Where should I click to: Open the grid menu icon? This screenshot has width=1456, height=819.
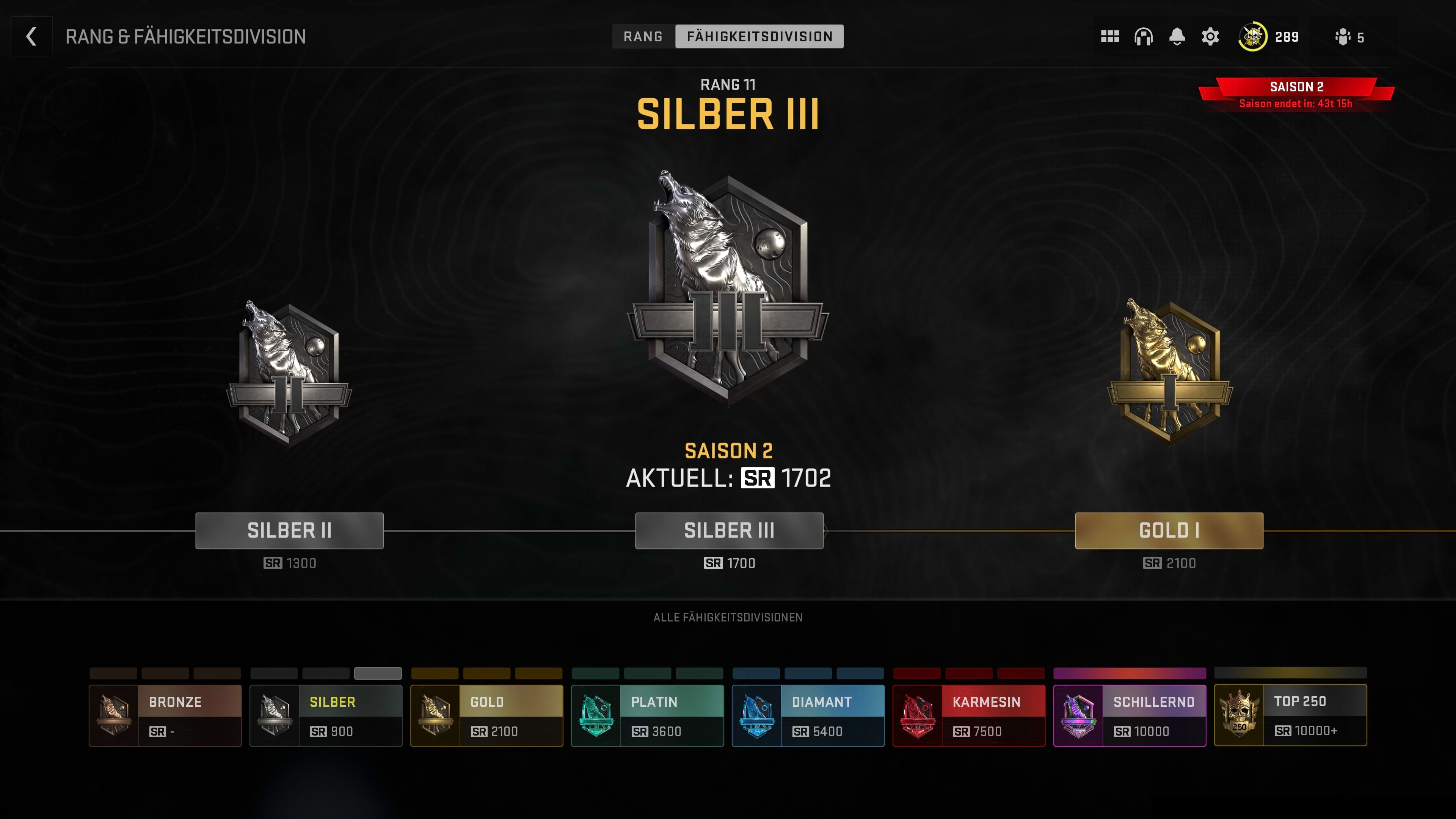point(1109,37)
